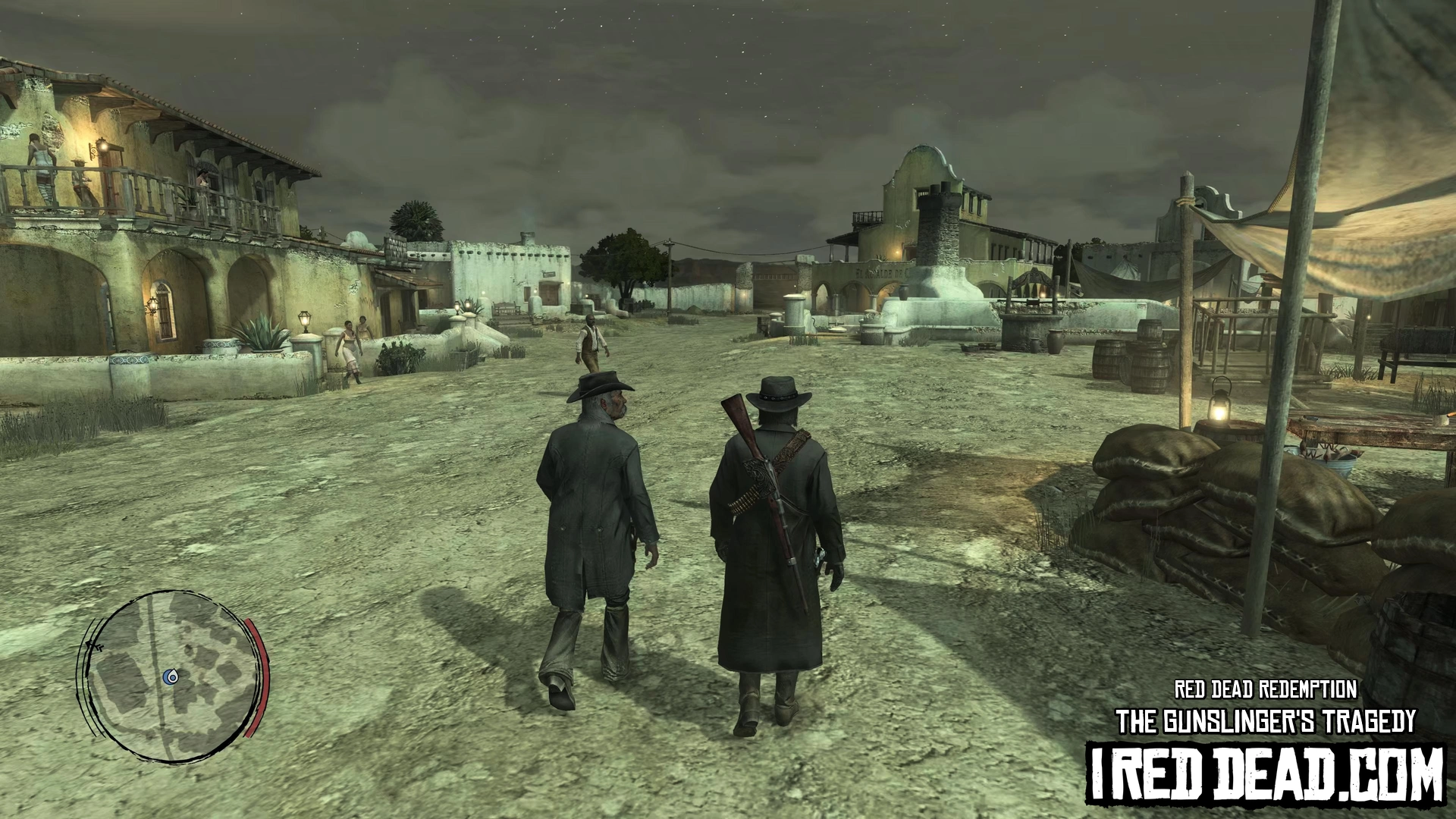Click the IRED DEAD.COM watermark logo
This screenshot has width=1456, height=819.
tap(1264, 773)
